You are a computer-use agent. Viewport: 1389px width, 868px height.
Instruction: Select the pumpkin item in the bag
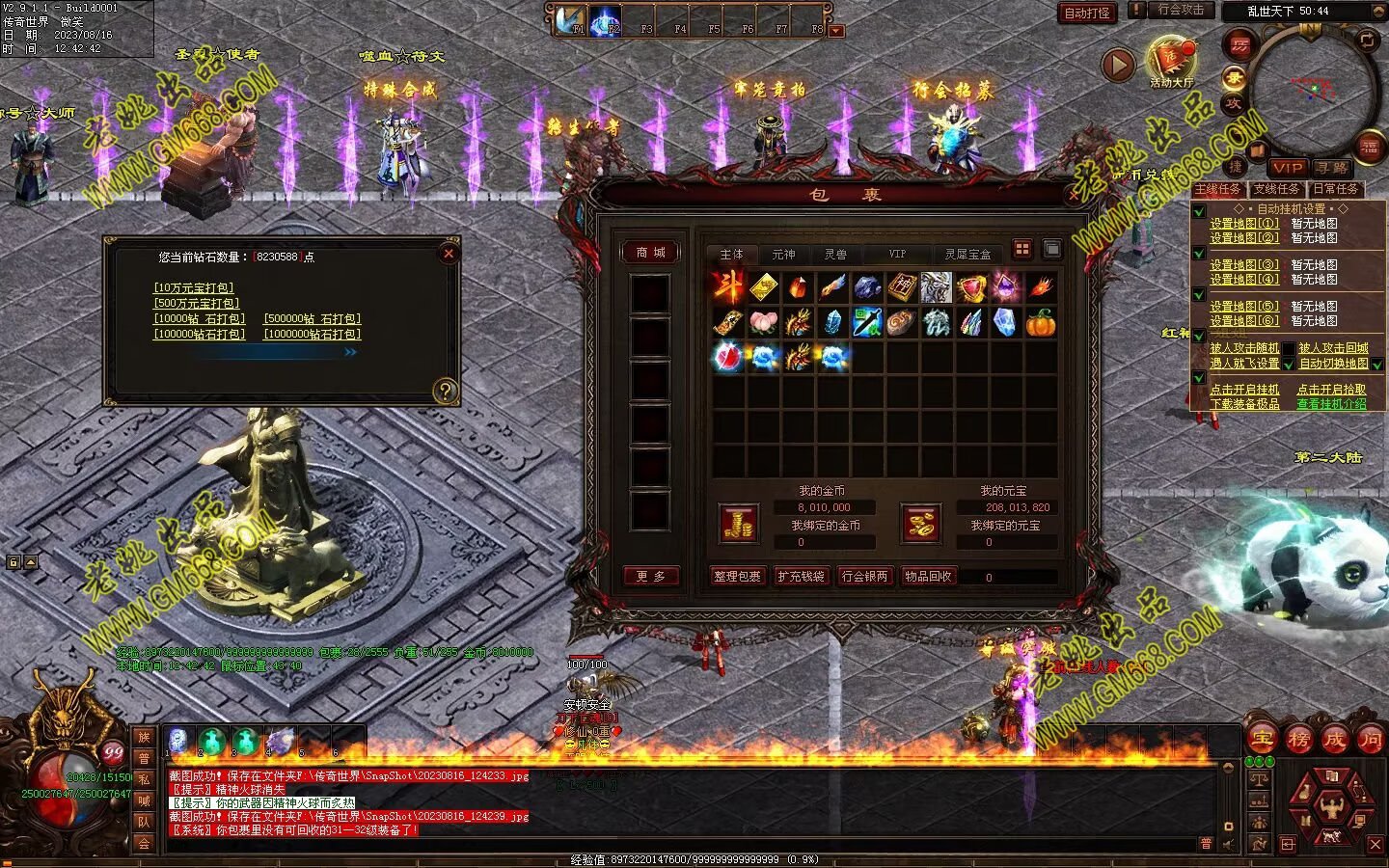click(x=1040, y=322)
